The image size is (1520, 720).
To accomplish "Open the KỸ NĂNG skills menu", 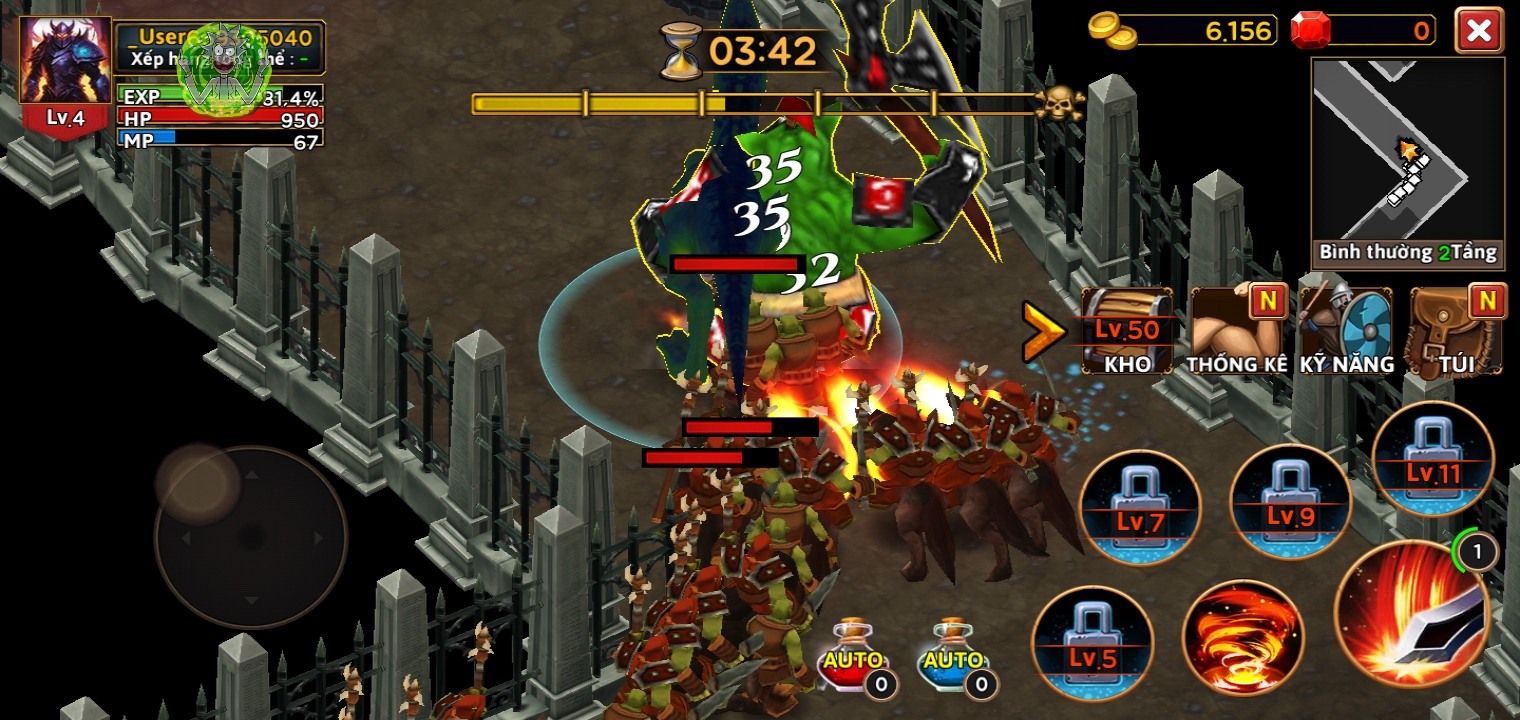I will (x=1346, y=332).
